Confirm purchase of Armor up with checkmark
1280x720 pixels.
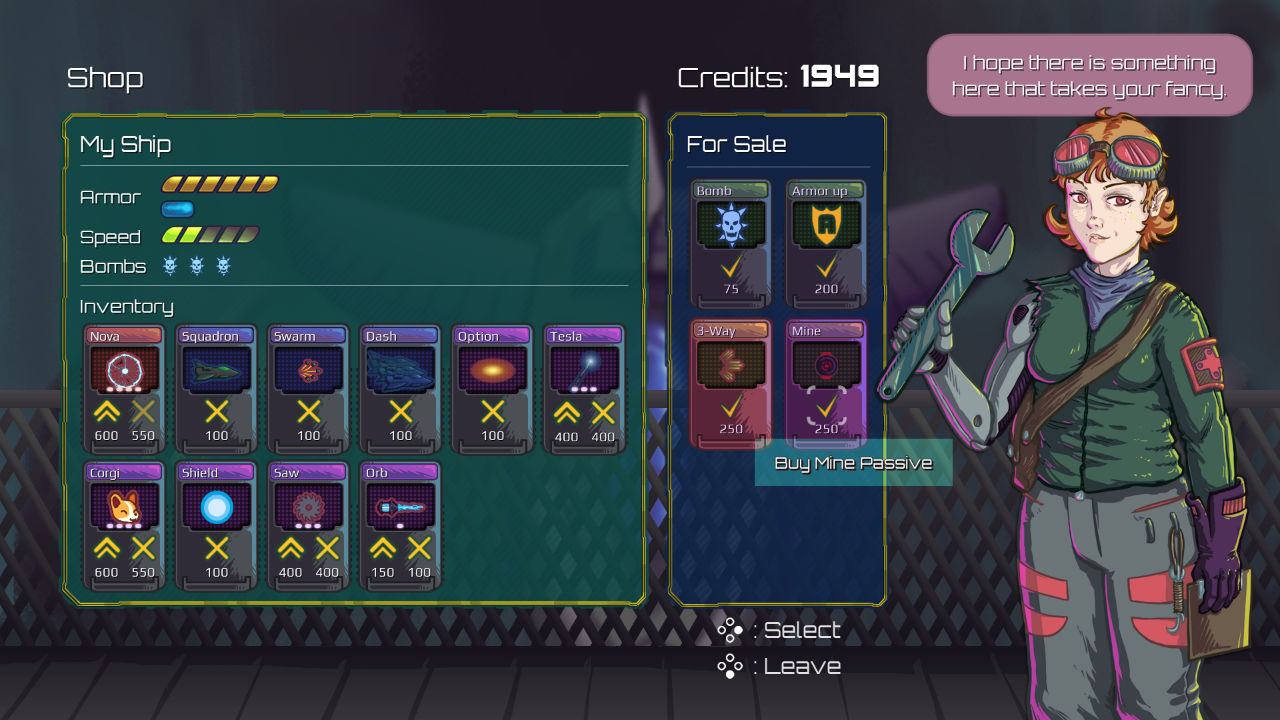[824, 266]
